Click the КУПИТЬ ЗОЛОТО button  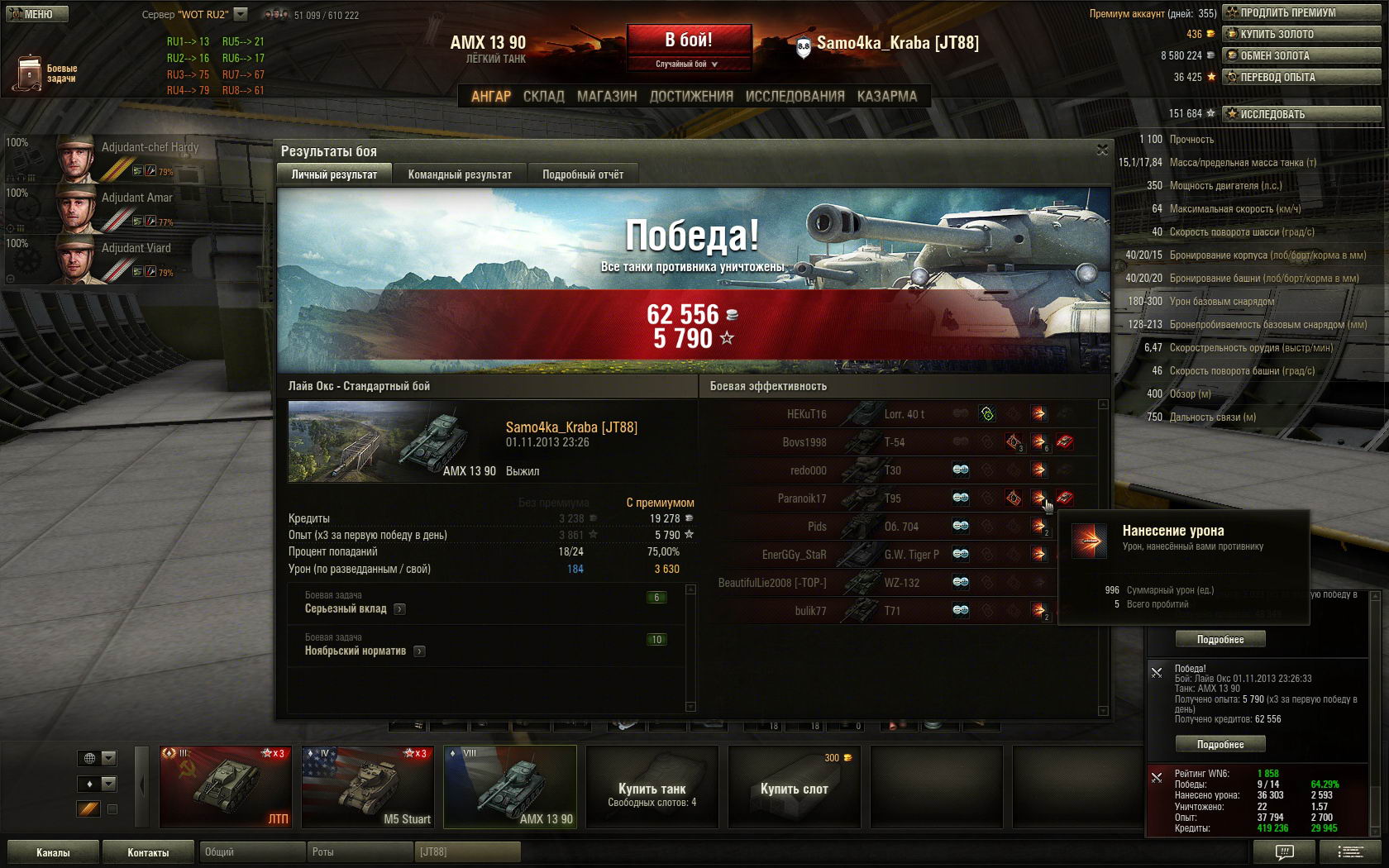1301,34
